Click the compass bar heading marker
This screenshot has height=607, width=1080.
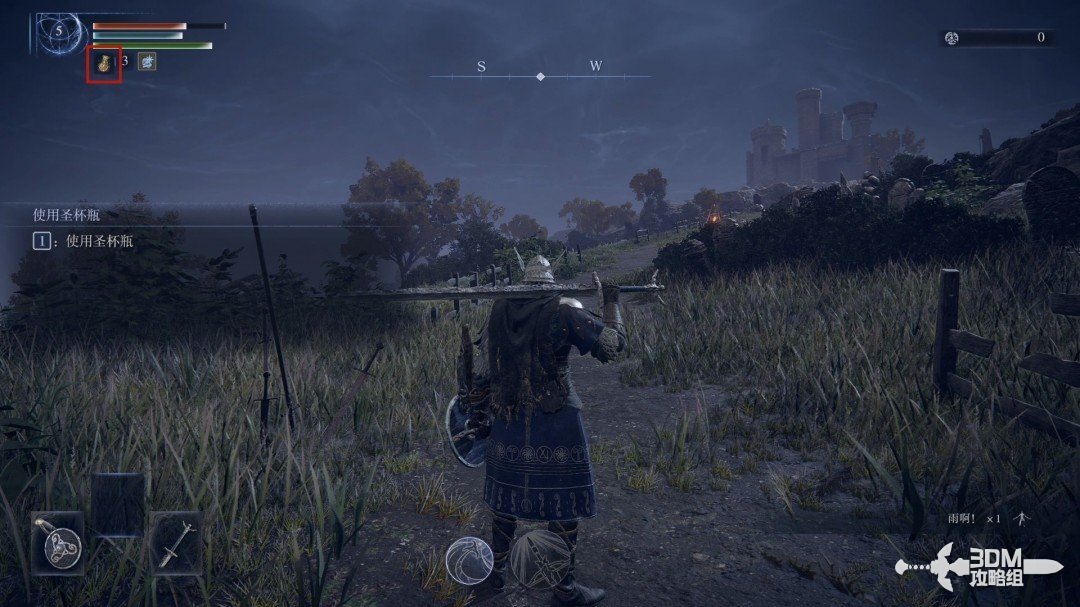pos(540,76)
